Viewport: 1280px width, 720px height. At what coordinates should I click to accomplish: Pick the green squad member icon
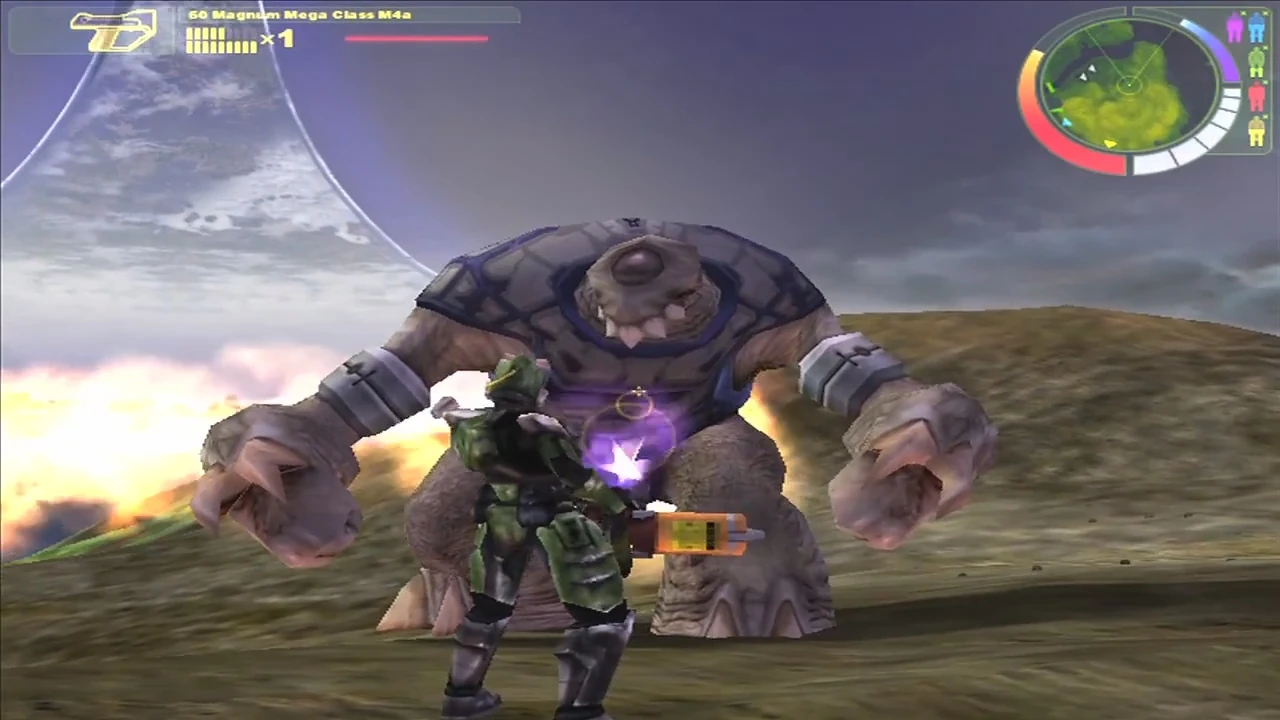coord(1257,62)
